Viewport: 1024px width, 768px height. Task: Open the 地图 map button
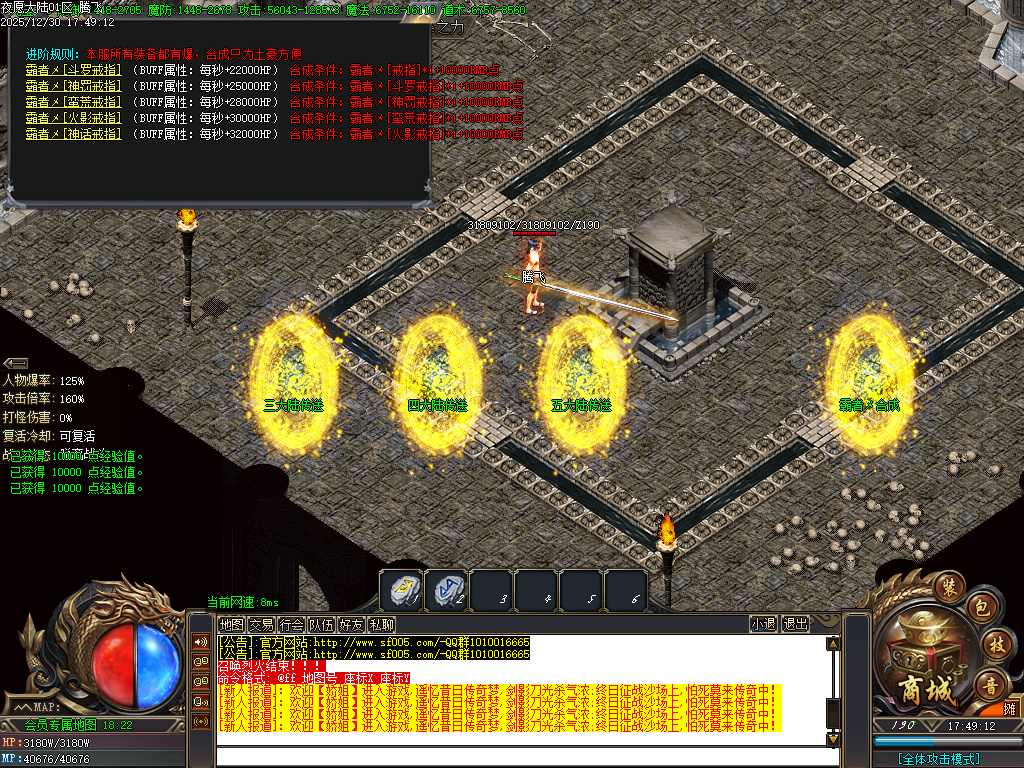tap(232, 624)
